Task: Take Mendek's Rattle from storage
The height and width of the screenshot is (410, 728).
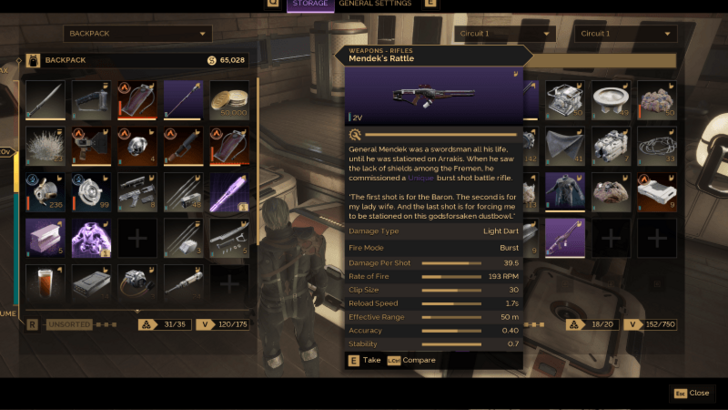Action: (365, 360)
